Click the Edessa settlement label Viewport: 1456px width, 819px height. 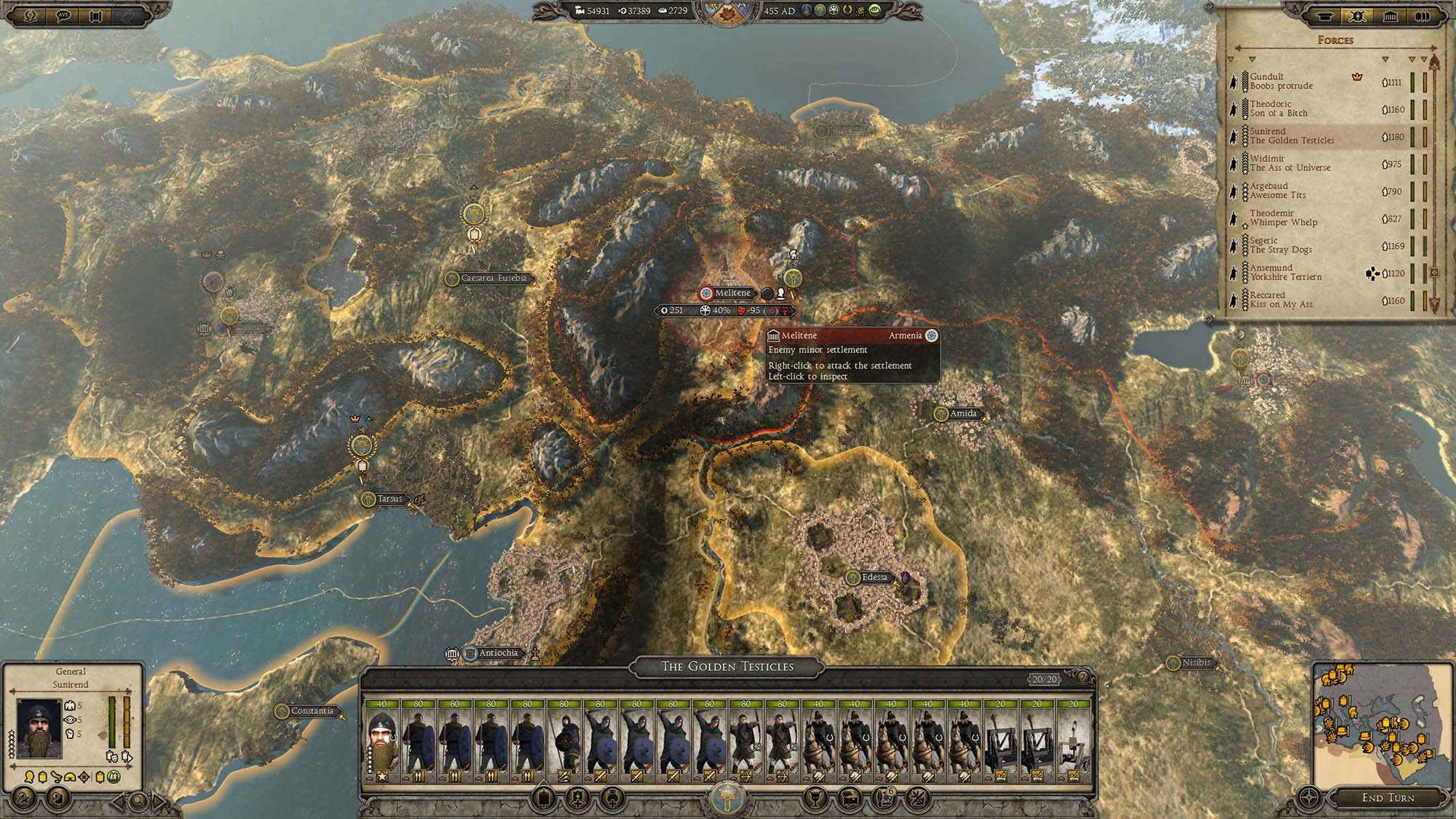pos(874,577)
